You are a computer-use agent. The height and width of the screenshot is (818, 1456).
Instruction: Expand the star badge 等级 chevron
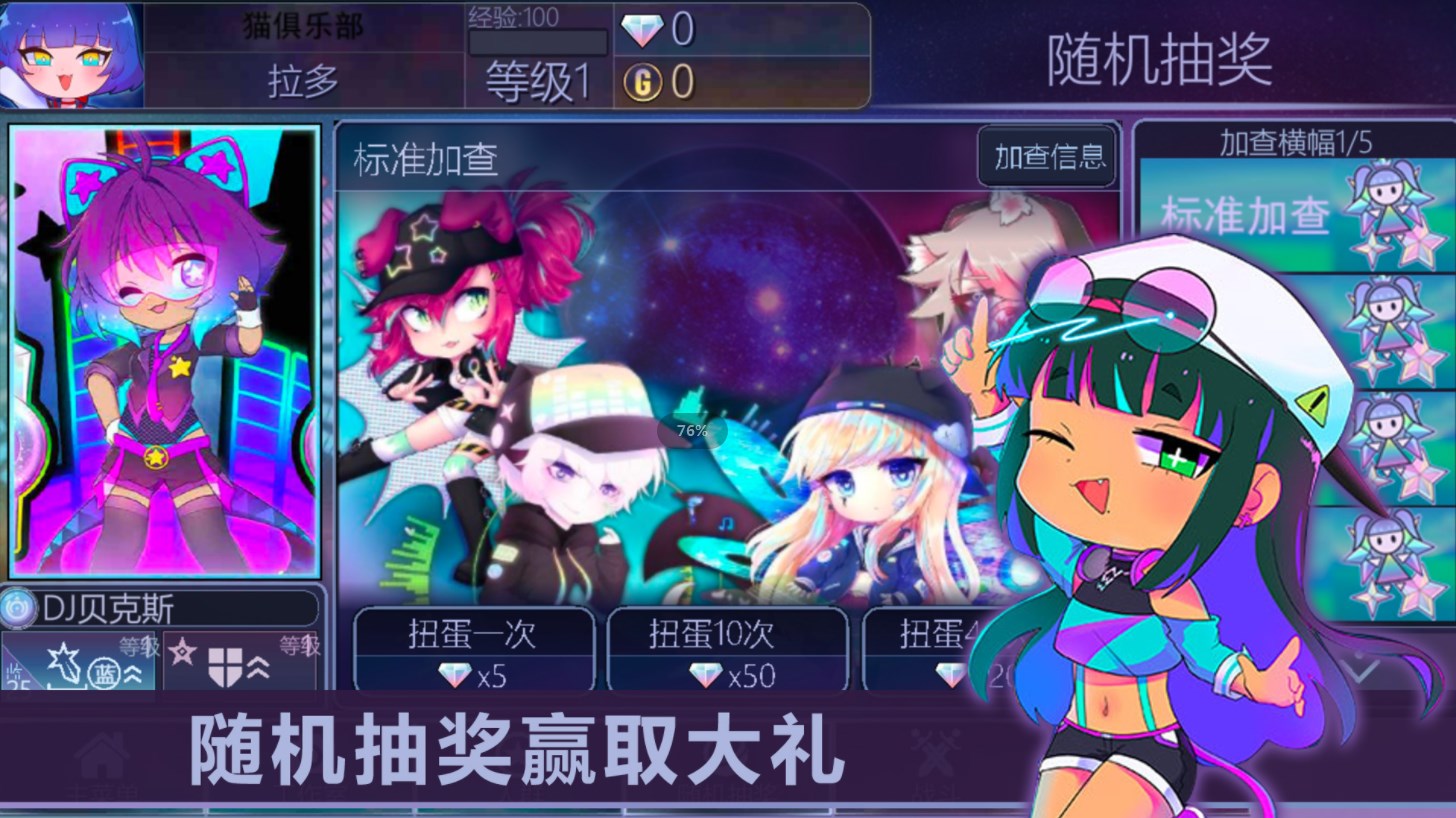tap(131, 674)
